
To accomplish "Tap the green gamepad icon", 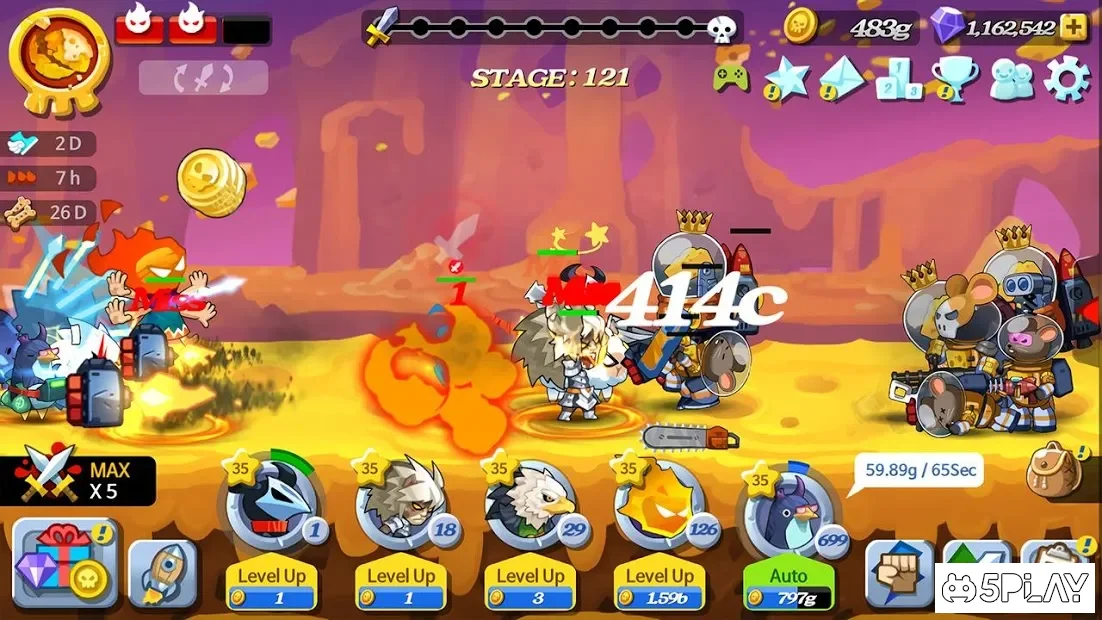I will point(731,77).
